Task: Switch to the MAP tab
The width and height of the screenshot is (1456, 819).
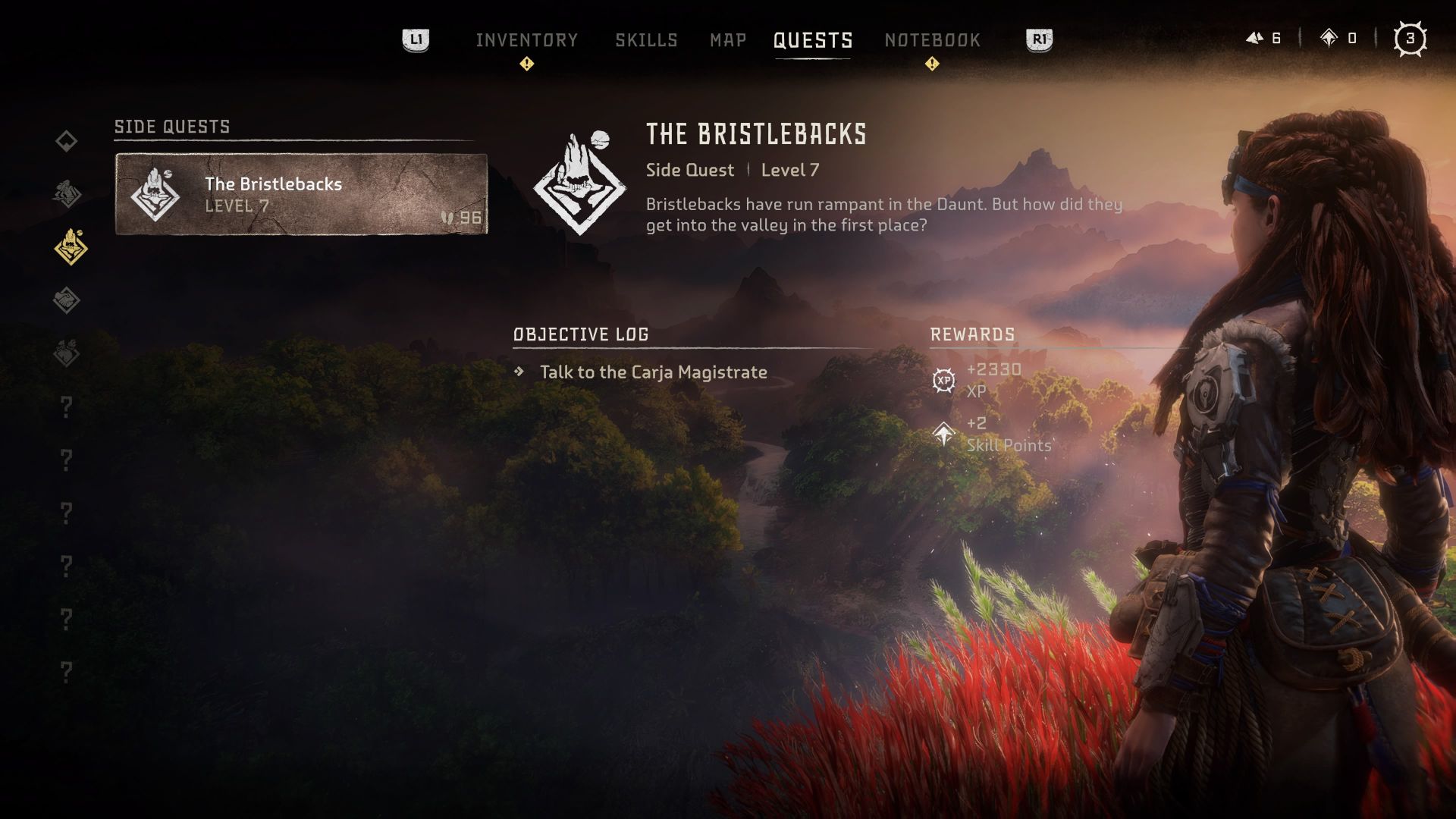Action: tap(727, 39)
